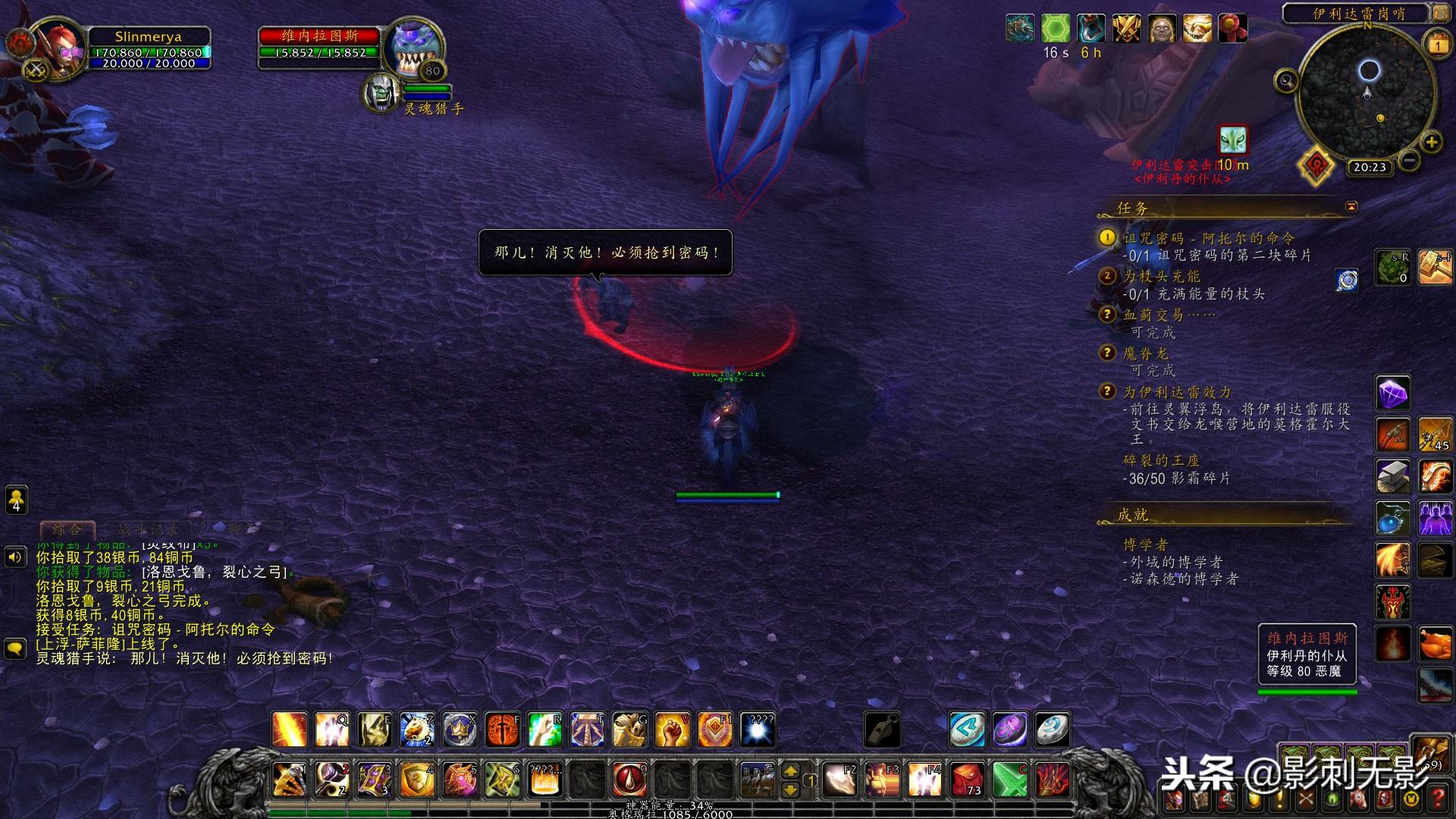Zoom out the minimap with the minus button
This screenshot has height=819, width=1456.
[1409, 160]
